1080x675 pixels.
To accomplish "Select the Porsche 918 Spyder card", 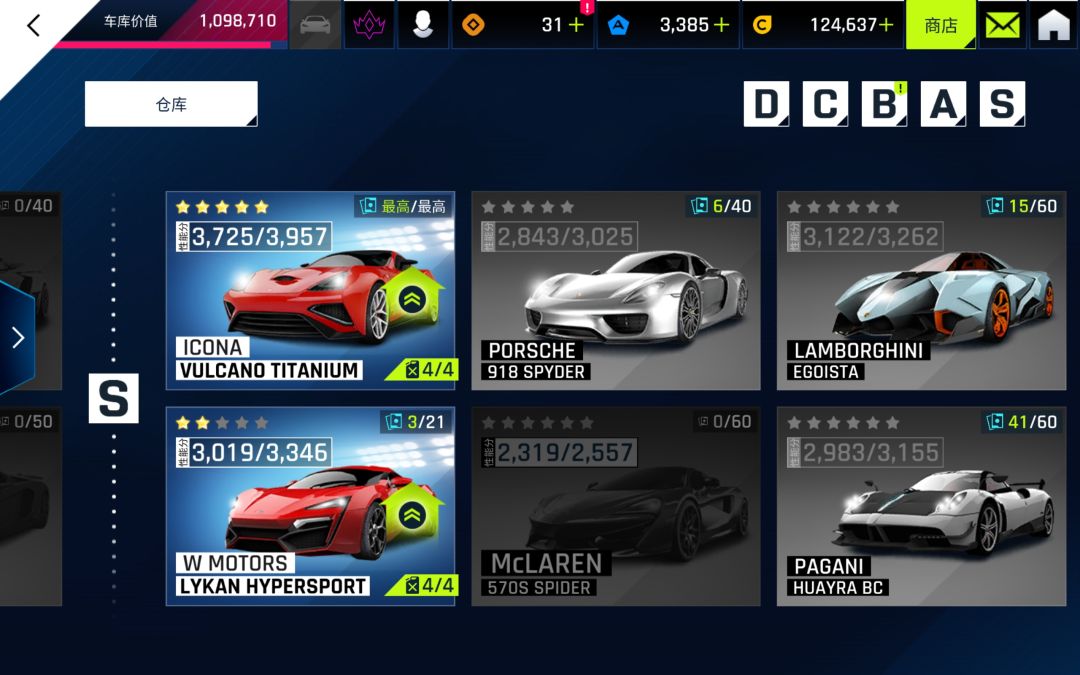I will pos(615,290).
